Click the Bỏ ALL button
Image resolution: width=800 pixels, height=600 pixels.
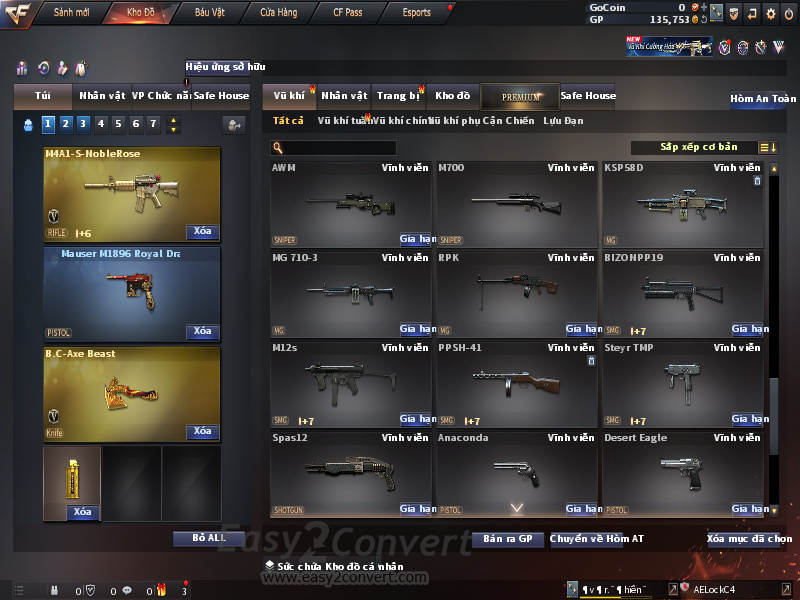(209, 538)
